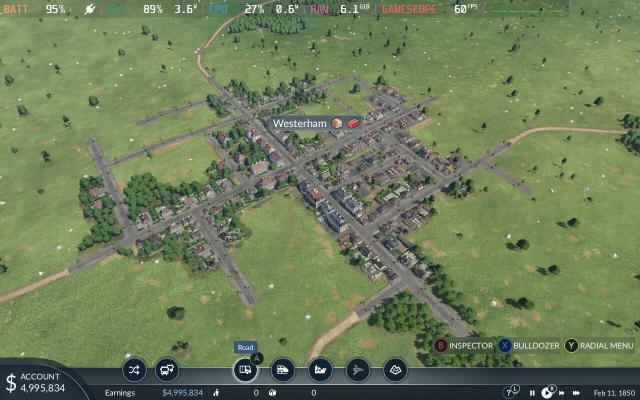
Task: Select the airplane construction menu
Action: click(358, 369)
